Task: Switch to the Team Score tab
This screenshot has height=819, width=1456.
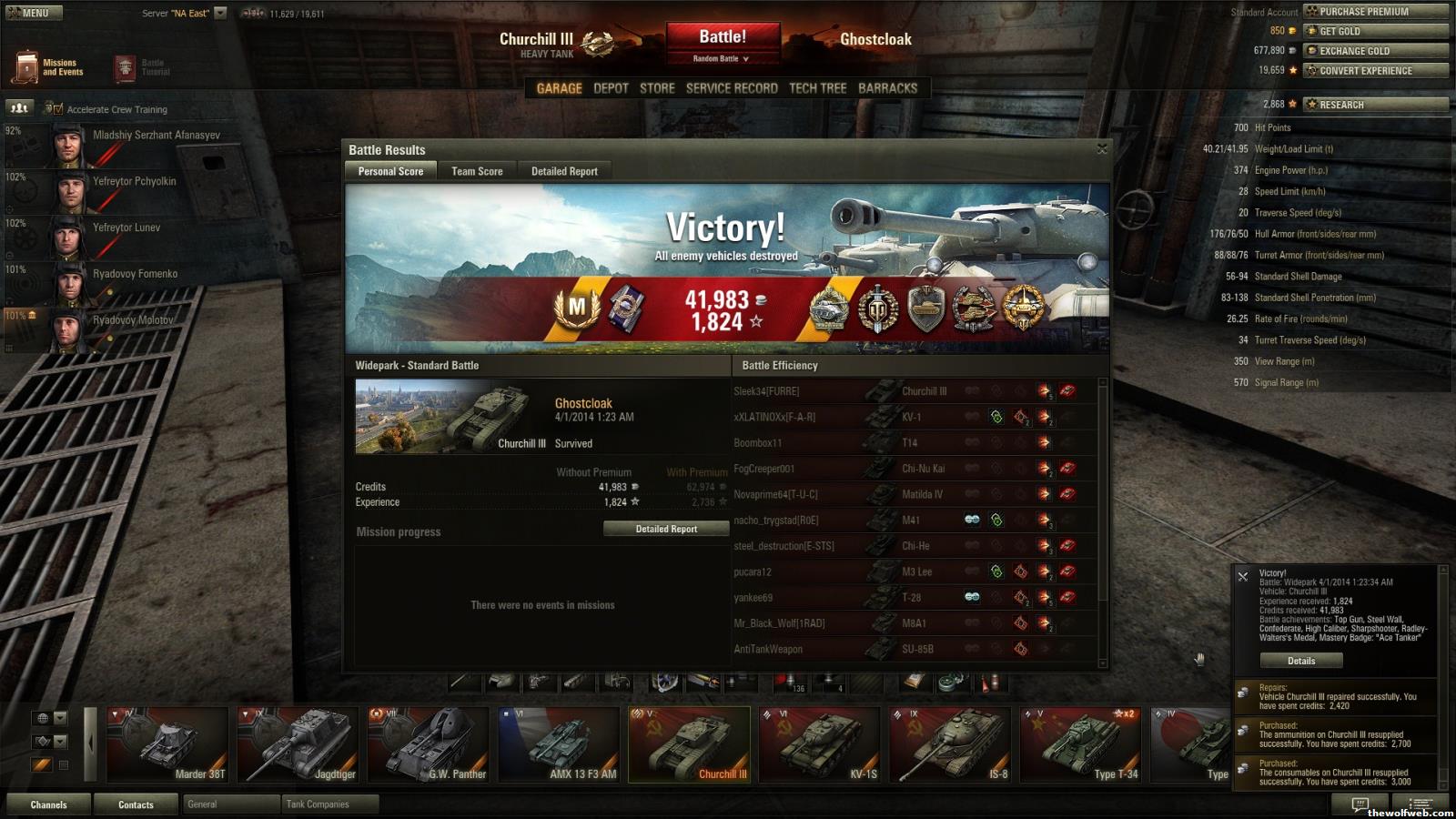Action: pyautogui.click(x=477, y=171)
